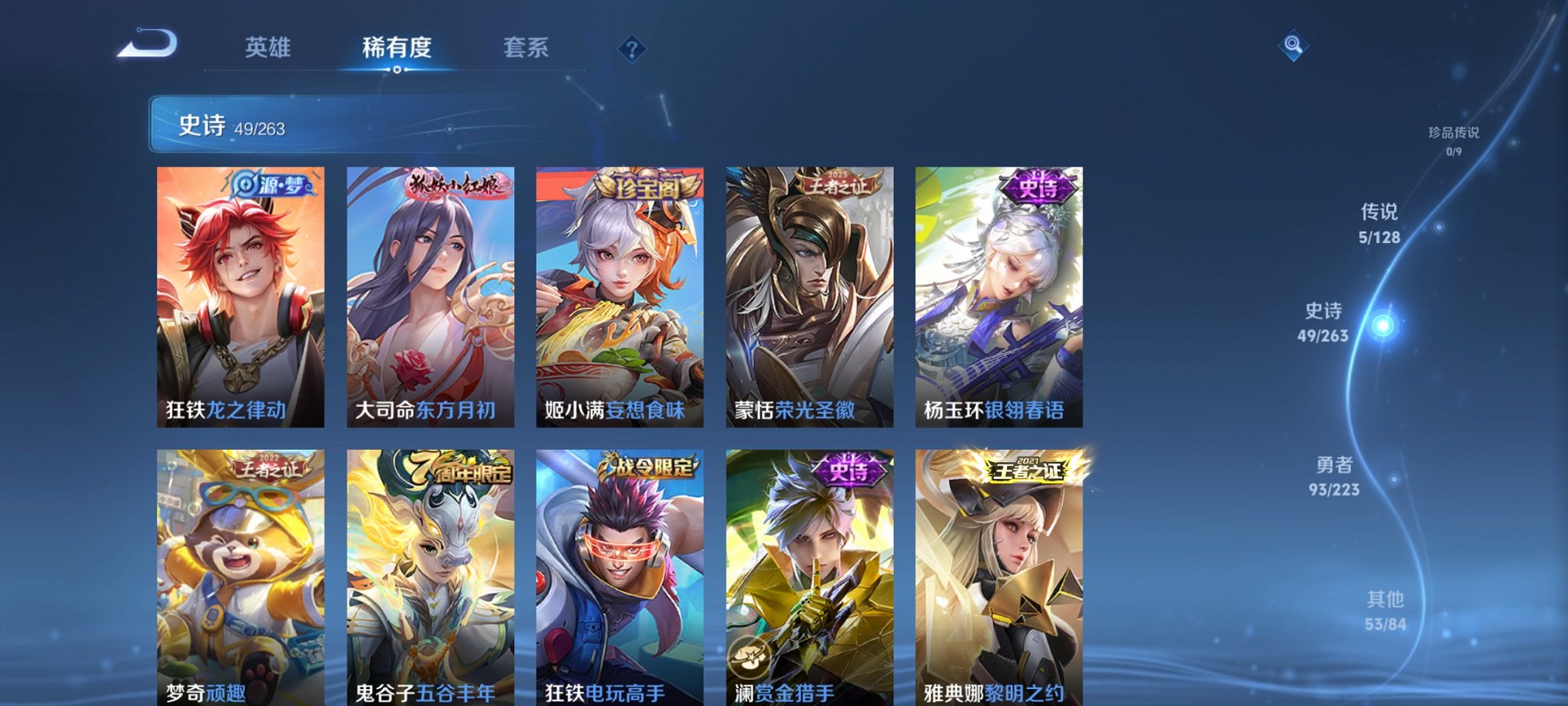Switch to the 套系 tab
Image resolution: width=1568 pixels, height=706 pixels.
coord(528,48)
